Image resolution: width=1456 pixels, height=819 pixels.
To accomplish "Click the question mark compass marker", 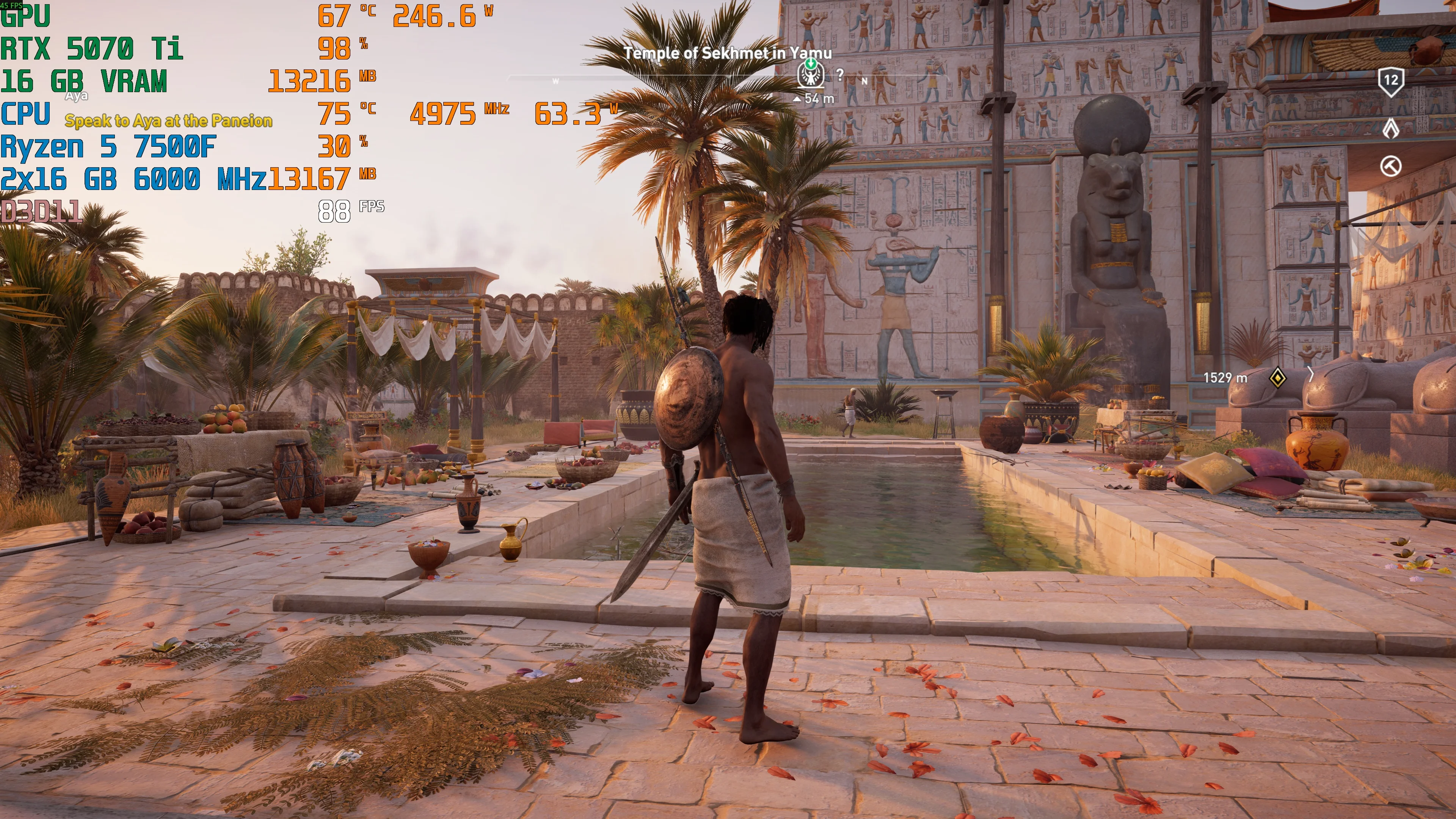I will click(x=841, y=74).
